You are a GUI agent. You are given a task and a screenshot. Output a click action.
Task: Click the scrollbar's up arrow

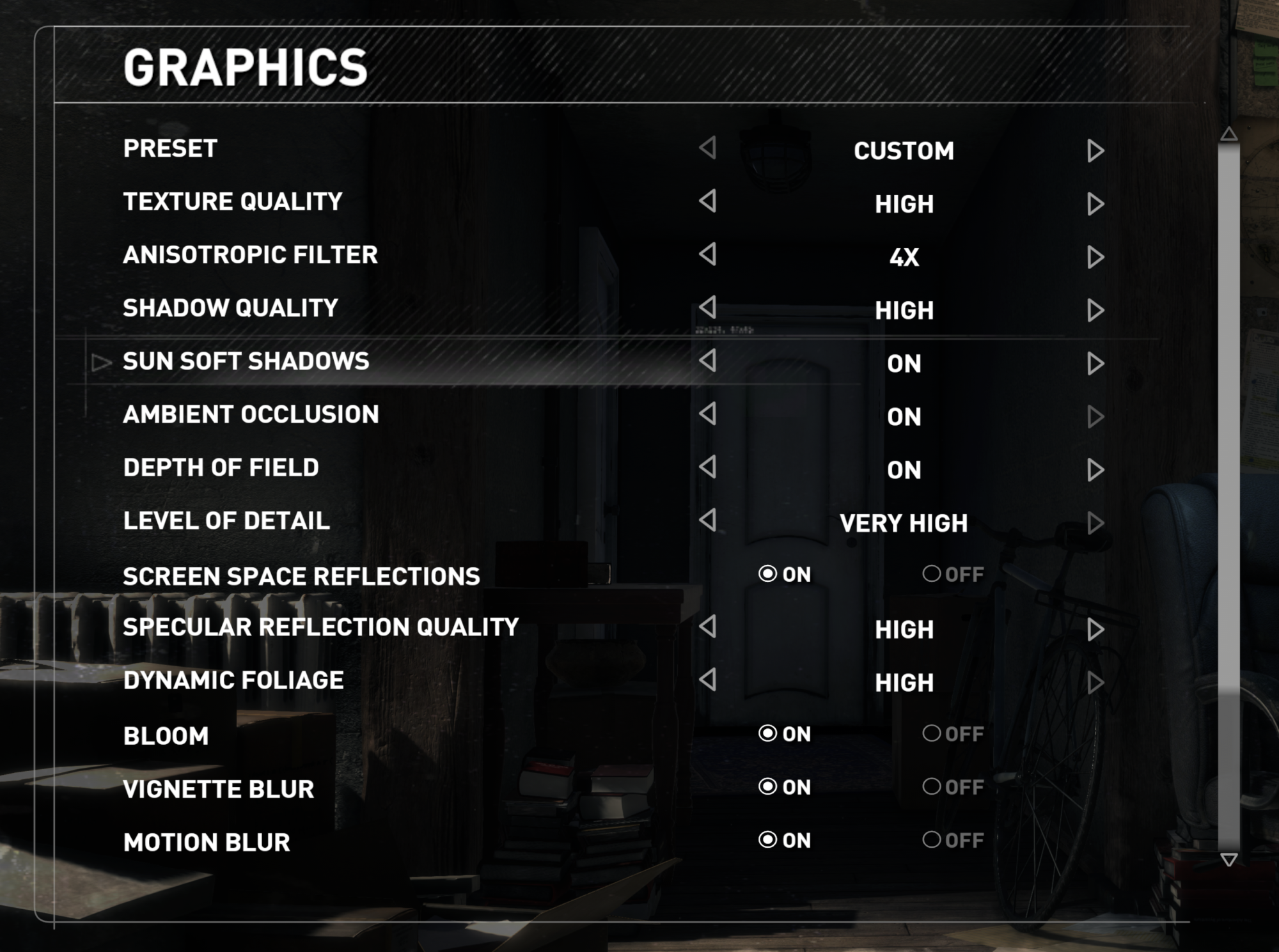[1228, 134]
